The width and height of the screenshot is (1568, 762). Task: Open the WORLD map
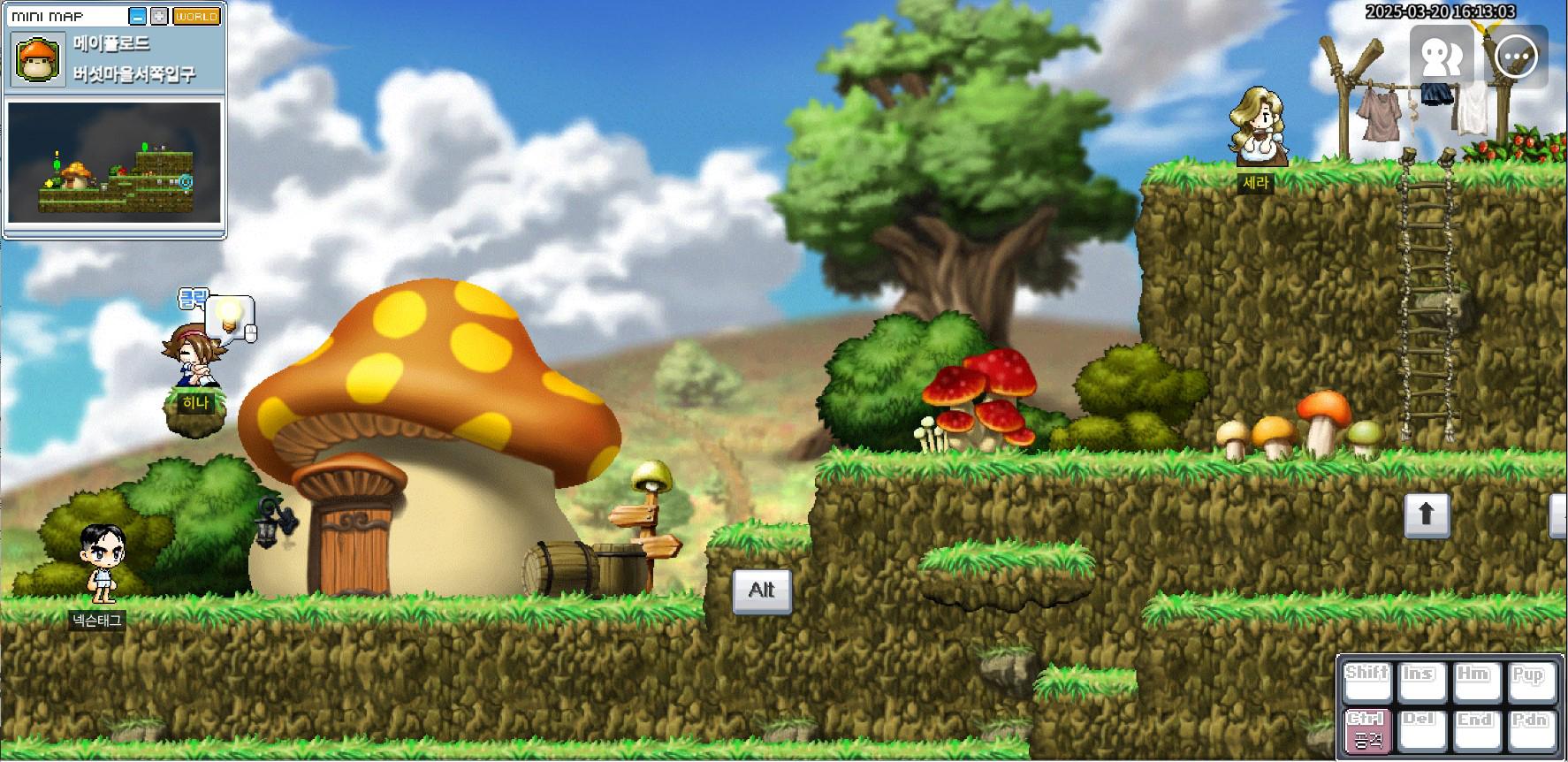(196, 16)
